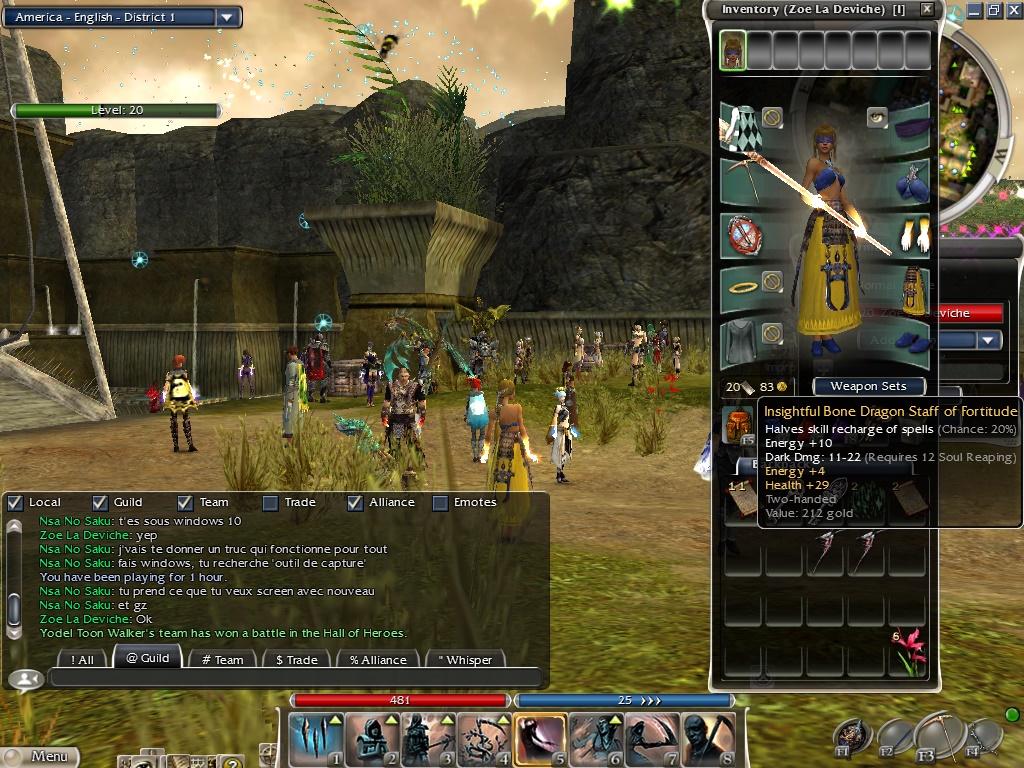Enable the Emotes chat filter checkbox

[439, 502]
